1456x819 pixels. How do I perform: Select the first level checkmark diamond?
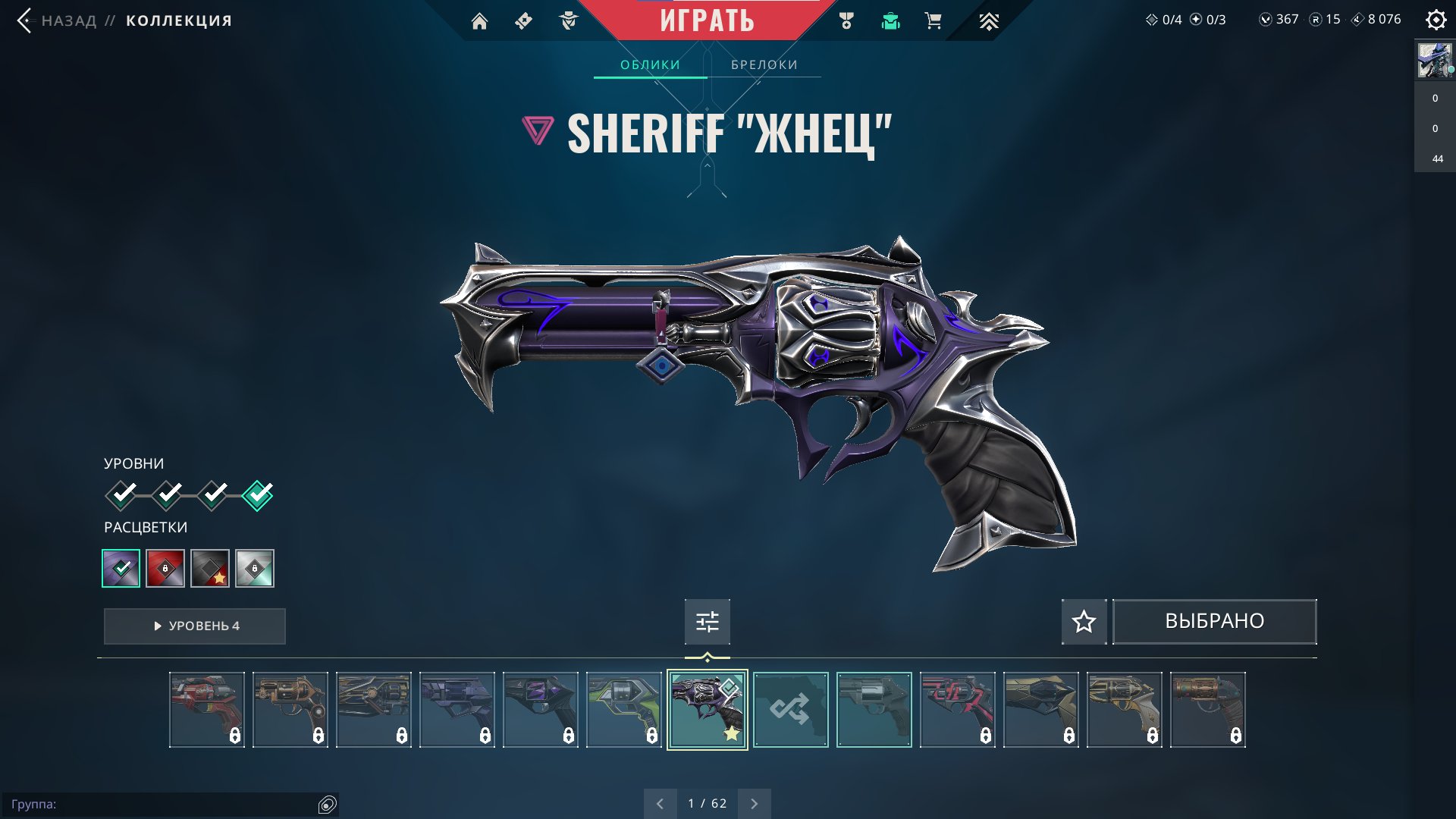coord(121,495)
